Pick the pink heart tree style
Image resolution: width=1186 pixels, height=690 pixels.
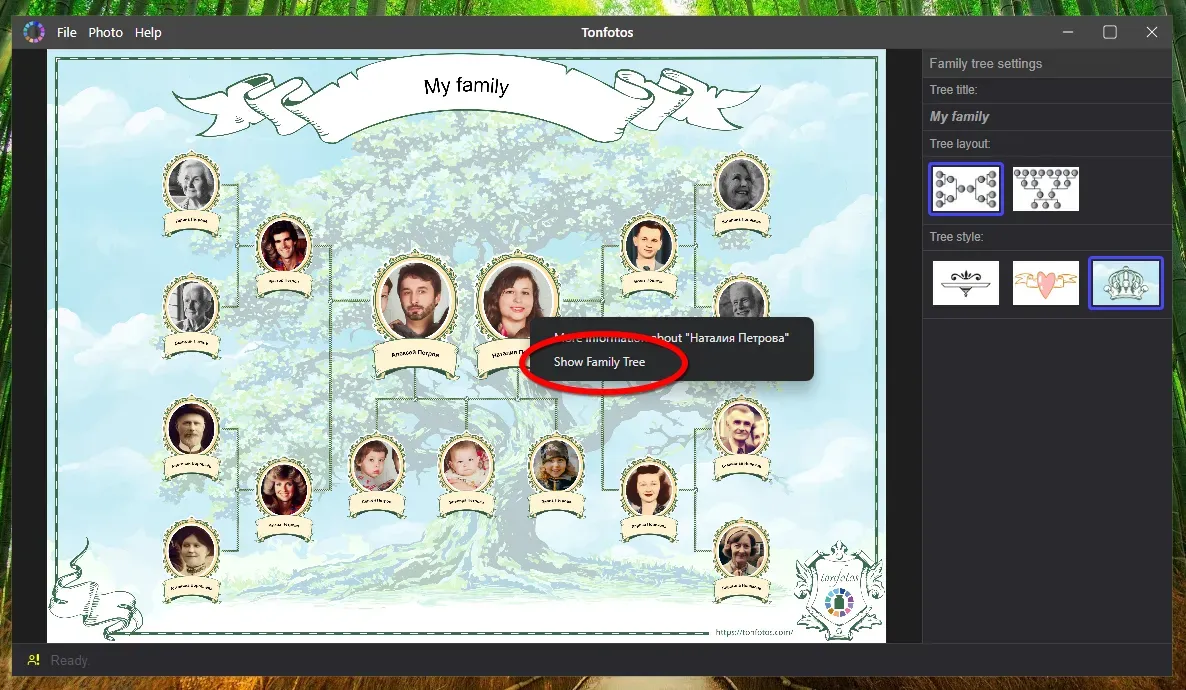pyautogui.click(x=1045, y=283)
